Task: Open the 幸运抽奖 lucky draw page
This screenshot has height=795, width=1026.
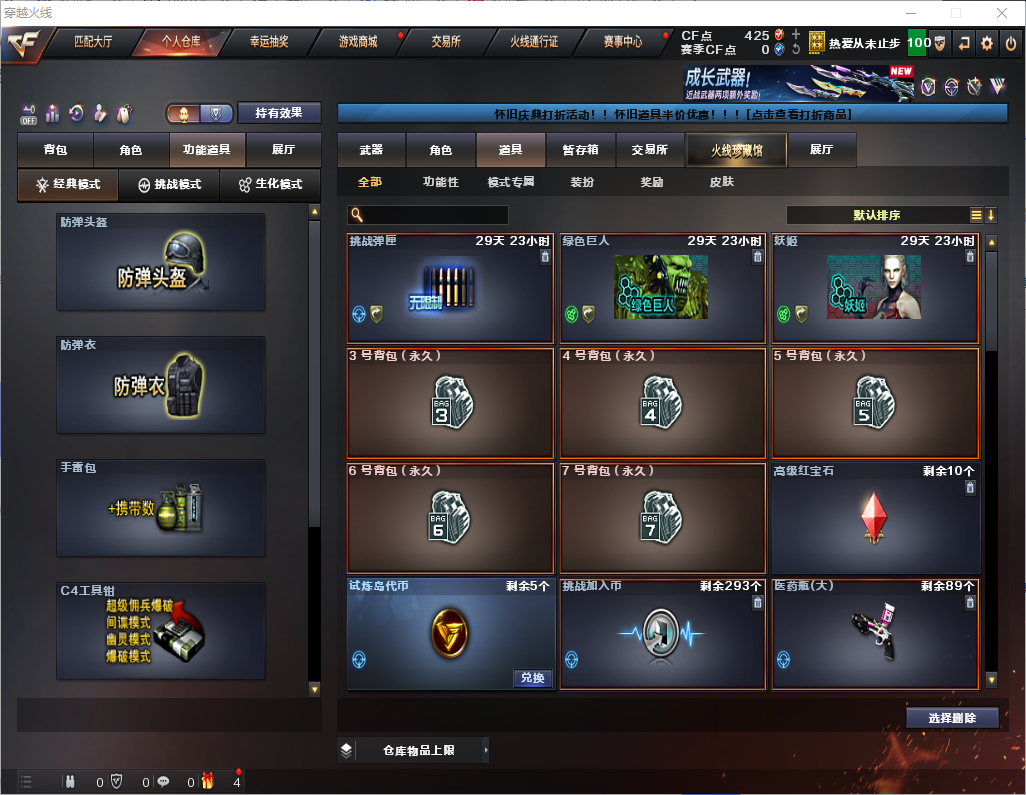Action: click(269, 42)
